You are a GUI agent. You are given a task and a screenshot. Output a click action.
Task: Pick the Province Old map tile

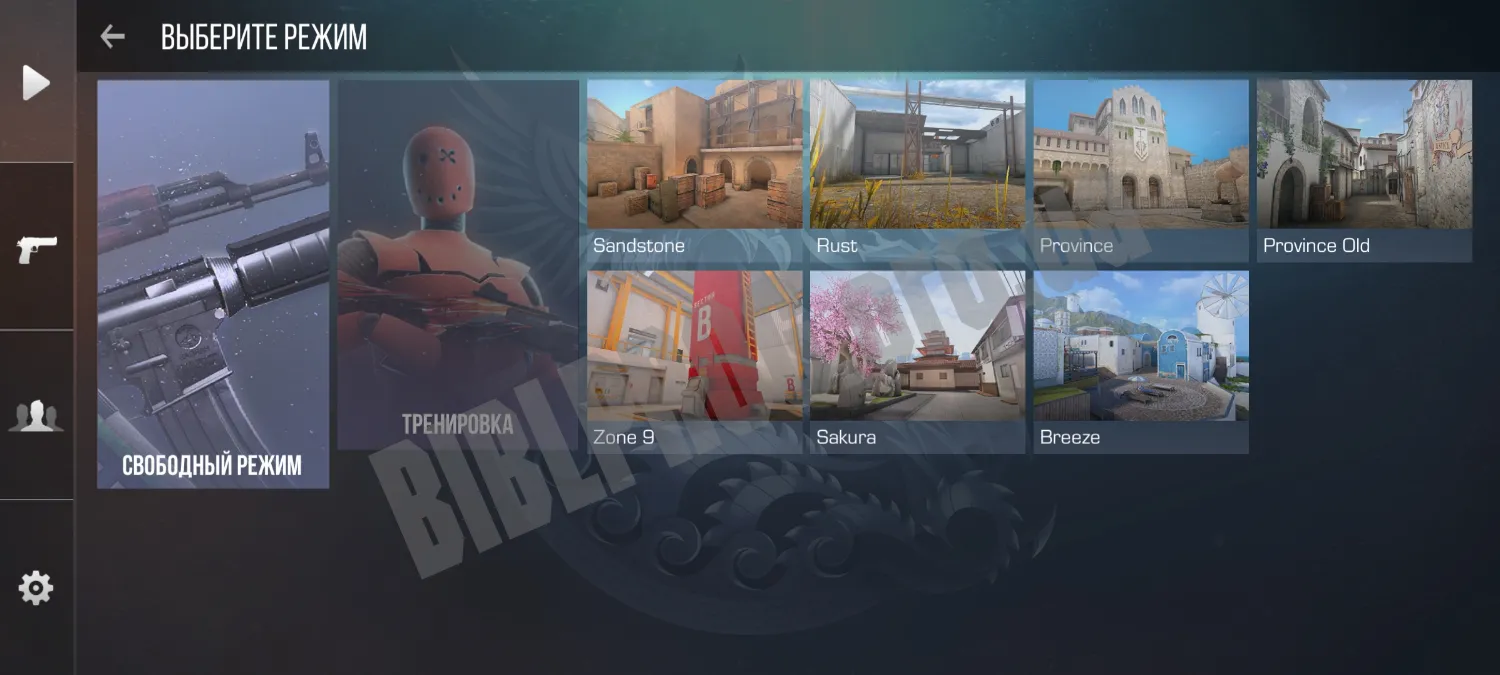point(1364,170)
